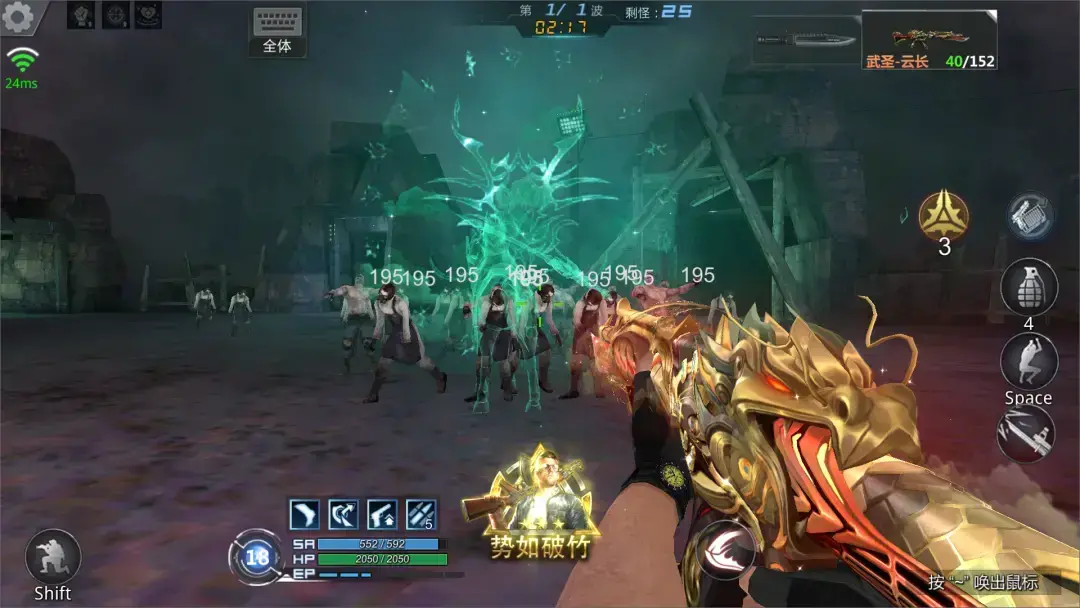Image resolution: width=1080 pixels, height=608 pixels.
Task: Tap the weapon switch button below Space
Action: (1026, 433)
